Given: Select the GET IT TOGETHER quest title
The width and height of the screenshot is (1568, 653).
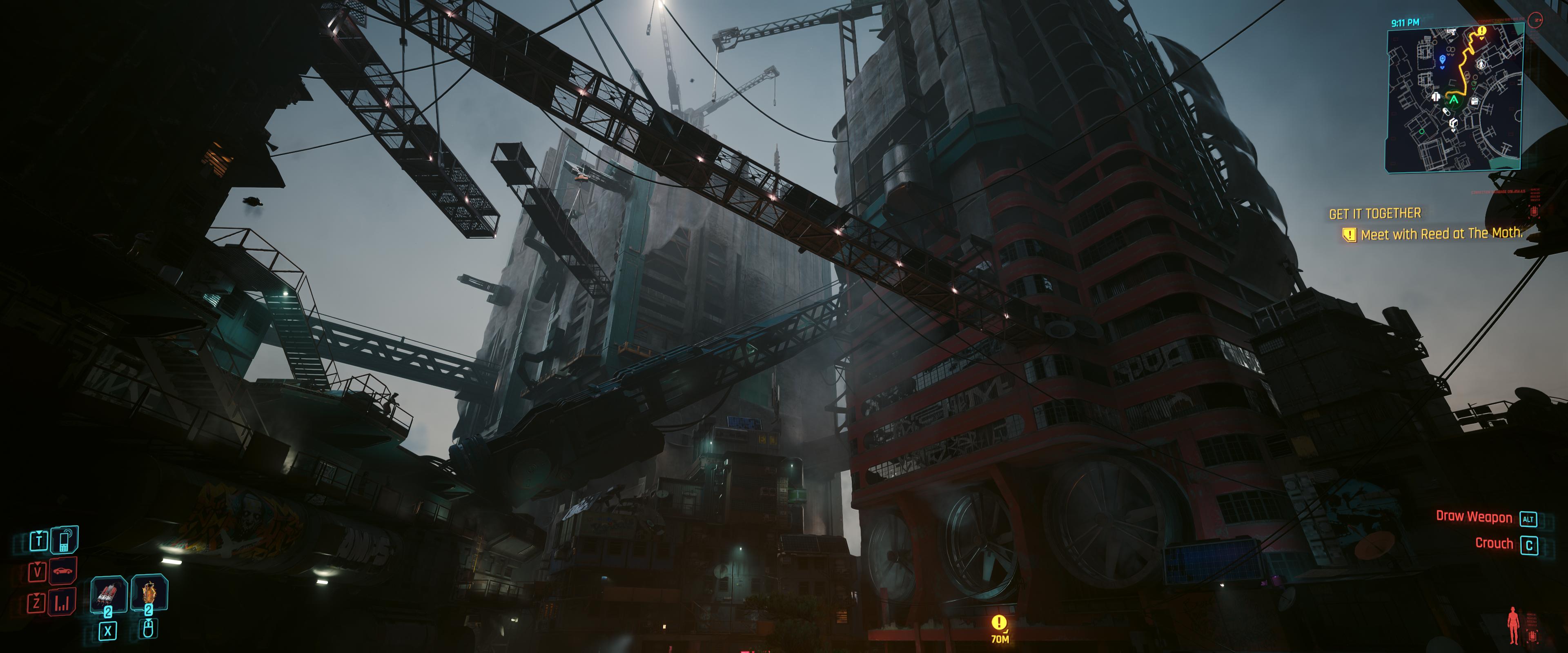Looking at the screenshot, I should click(1374, 213).
